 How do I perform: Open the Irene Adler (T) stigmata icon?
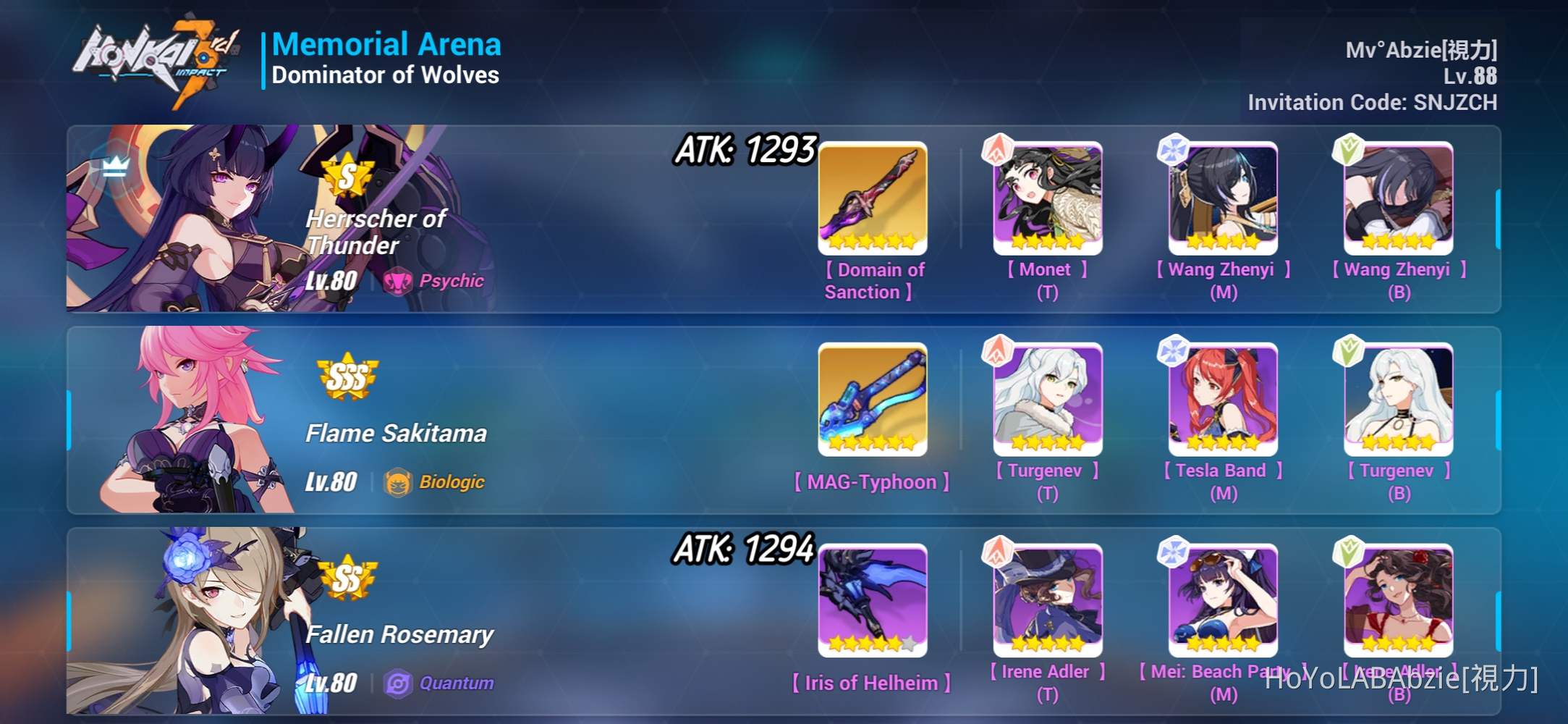(1047, 599)
